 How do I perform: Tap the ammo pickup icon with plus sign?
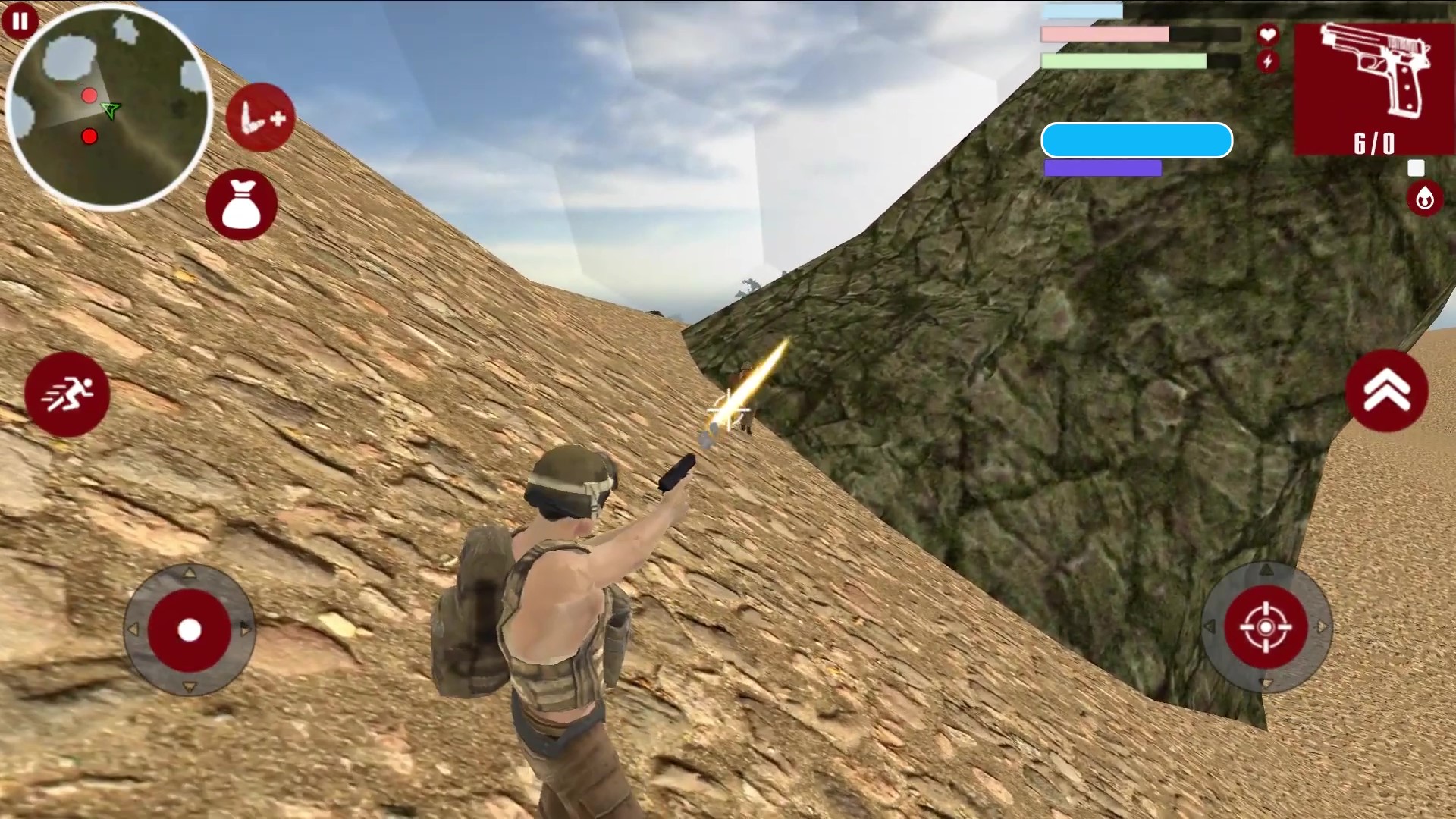[x=259, y=118]
